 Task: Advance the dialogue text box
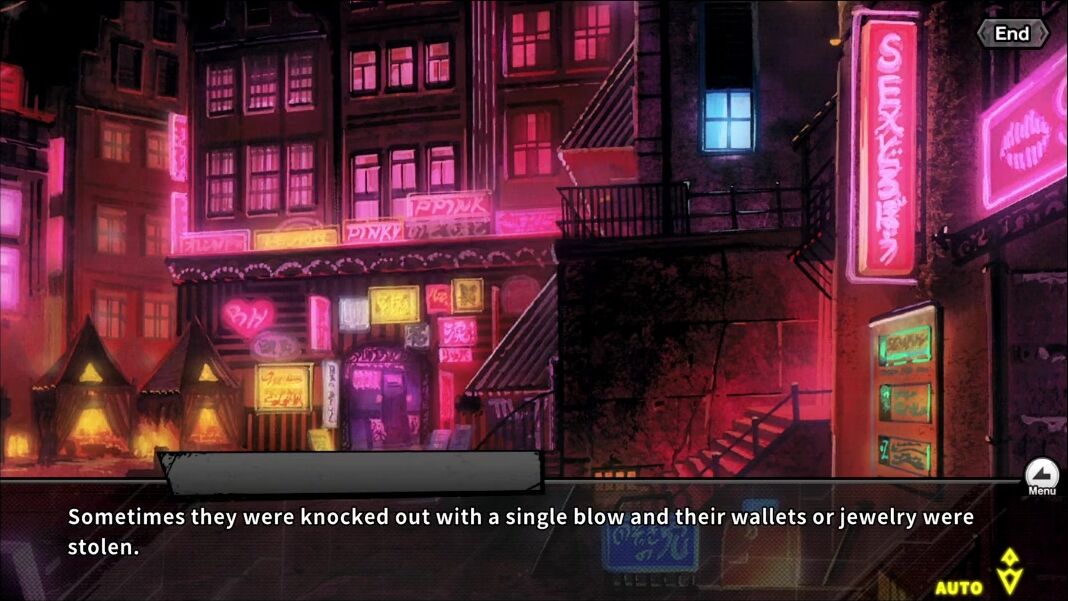[520, 532]
